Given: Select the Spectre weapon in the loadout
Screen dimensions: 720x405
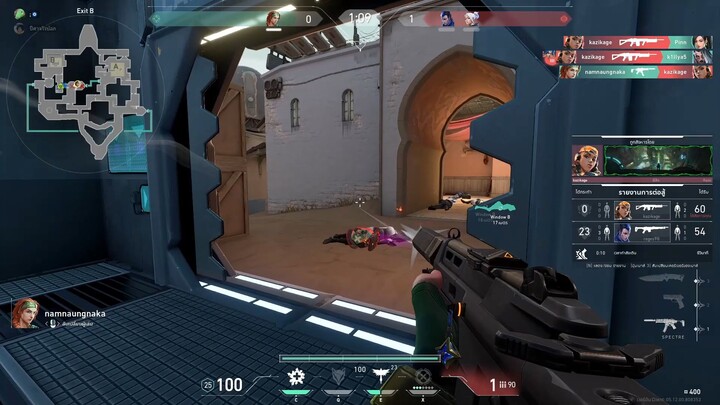Looking at the screenshot, I should coord(663,324).
